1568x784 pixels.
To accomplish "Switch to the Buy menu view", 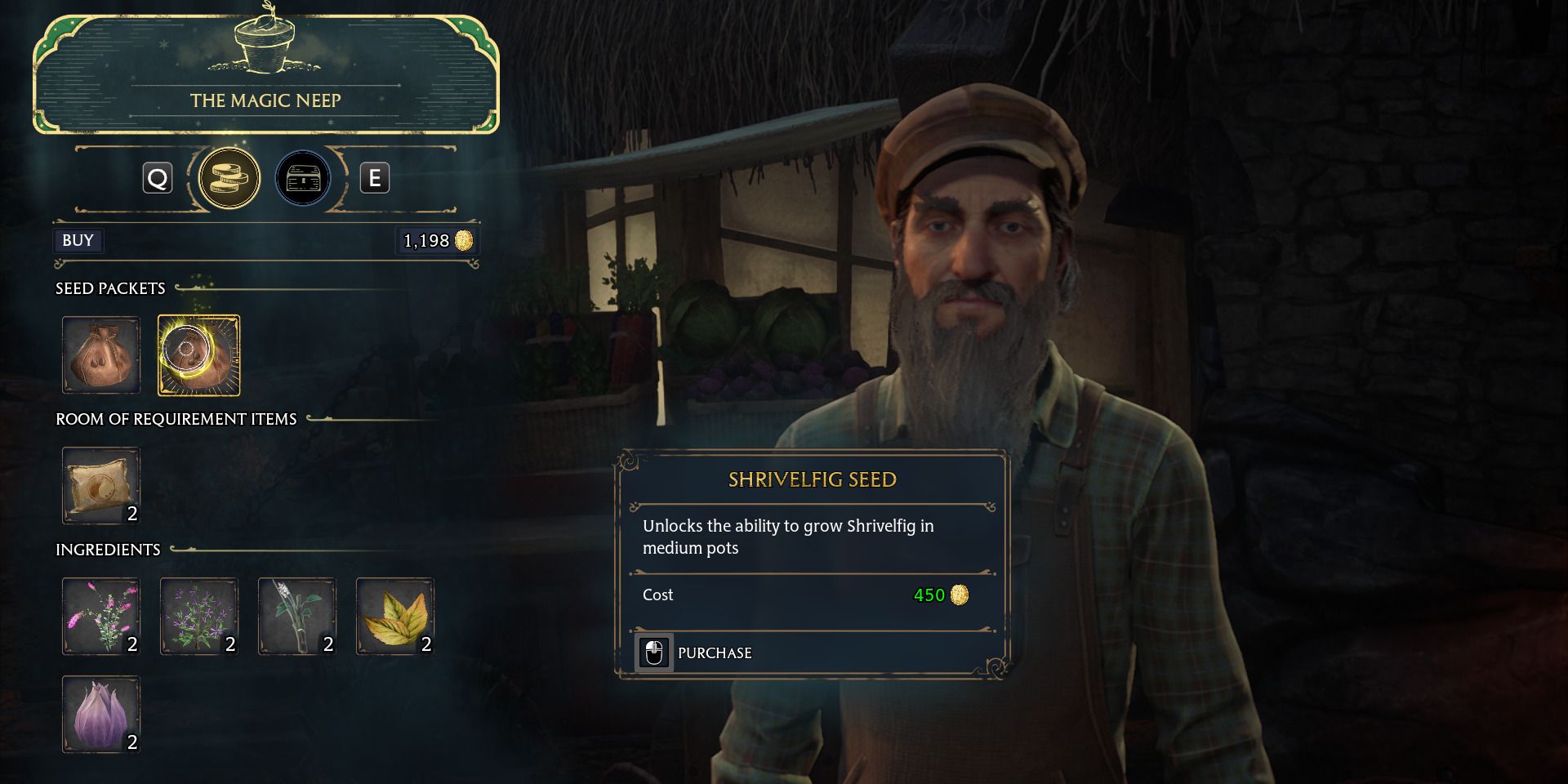I will (x=78, y=240).
